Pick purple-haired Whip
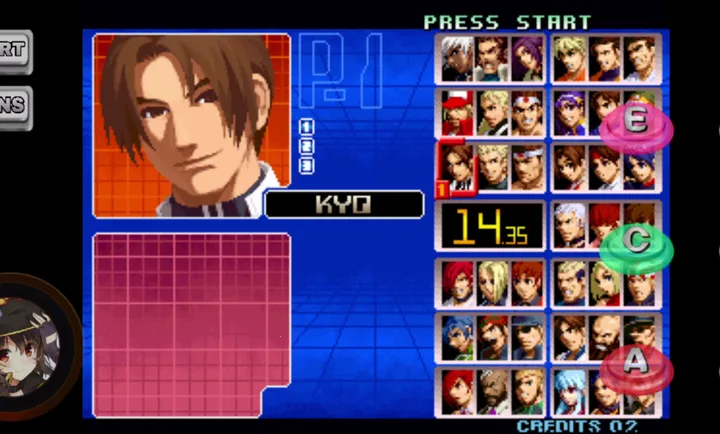Image resolution: width=720 pixels, height=434 pixels. (x=528, y=60)
